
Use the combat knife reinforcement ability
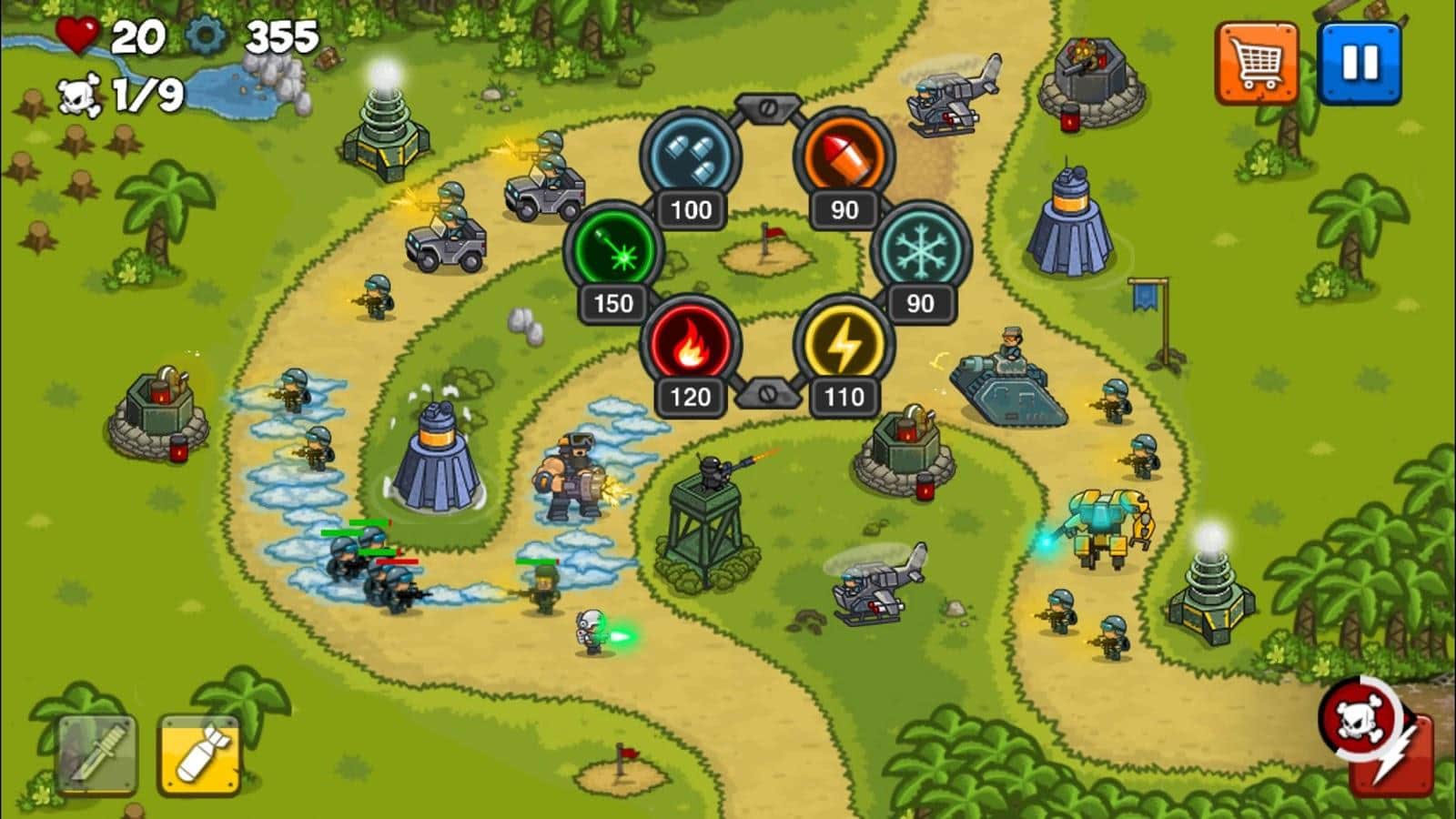97,754
